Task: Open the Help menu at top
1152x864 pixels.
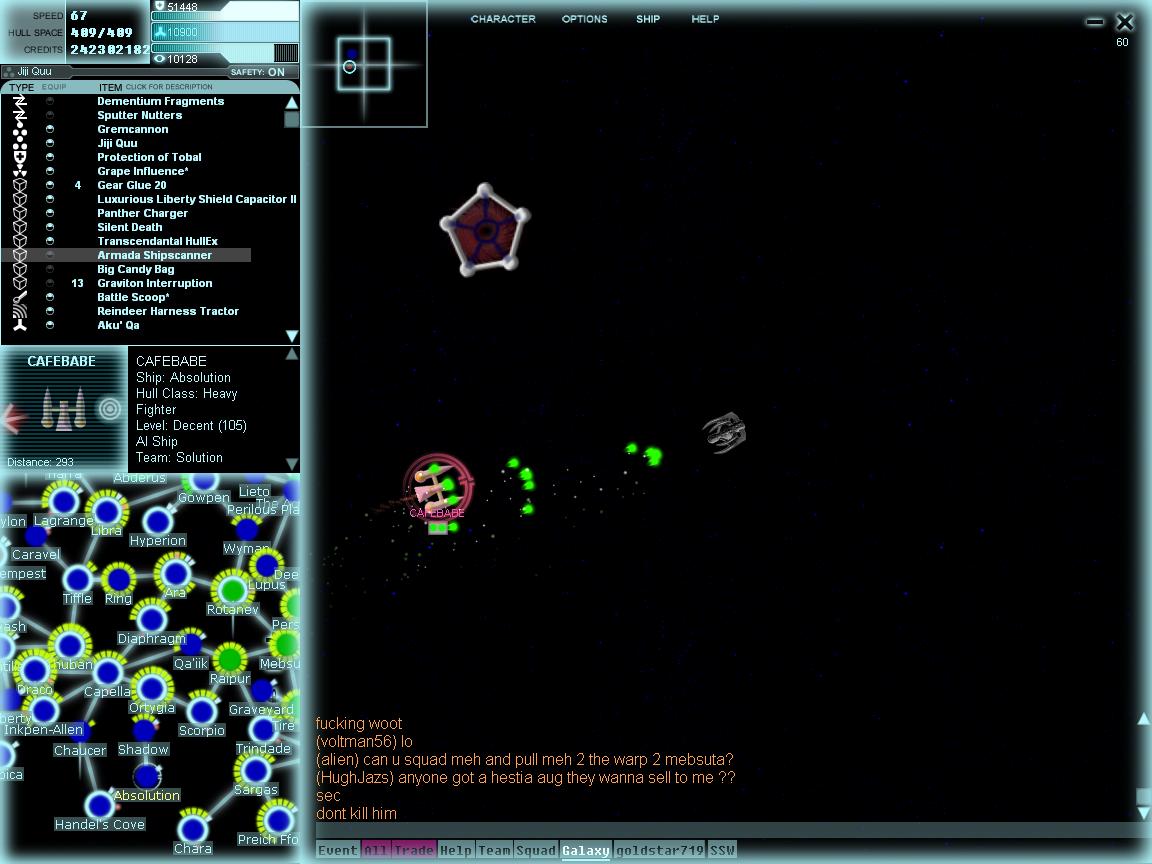Action: coord(705,19)
